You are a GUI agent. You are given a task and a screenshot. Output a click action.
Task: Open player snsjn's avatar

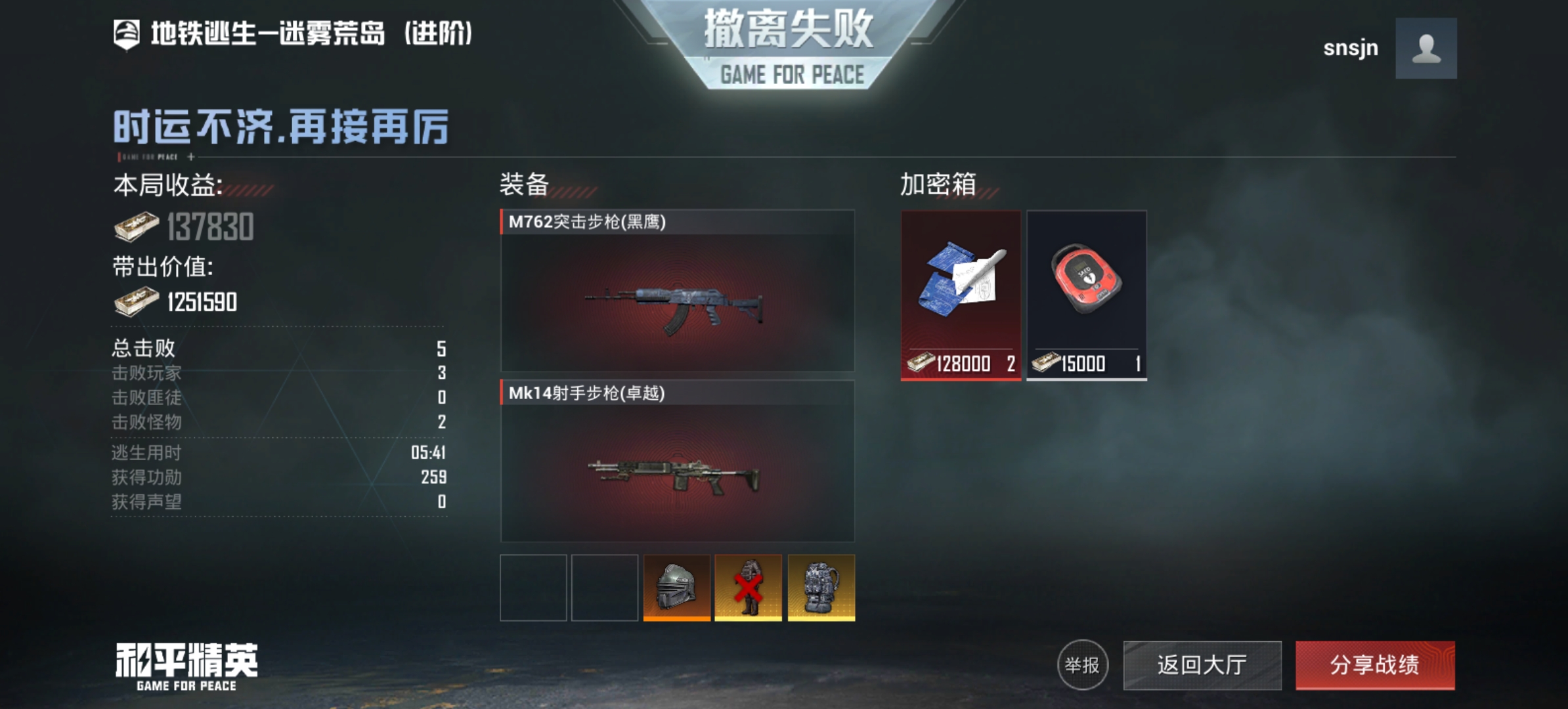pyautogui.click(x=1426, y=49)
